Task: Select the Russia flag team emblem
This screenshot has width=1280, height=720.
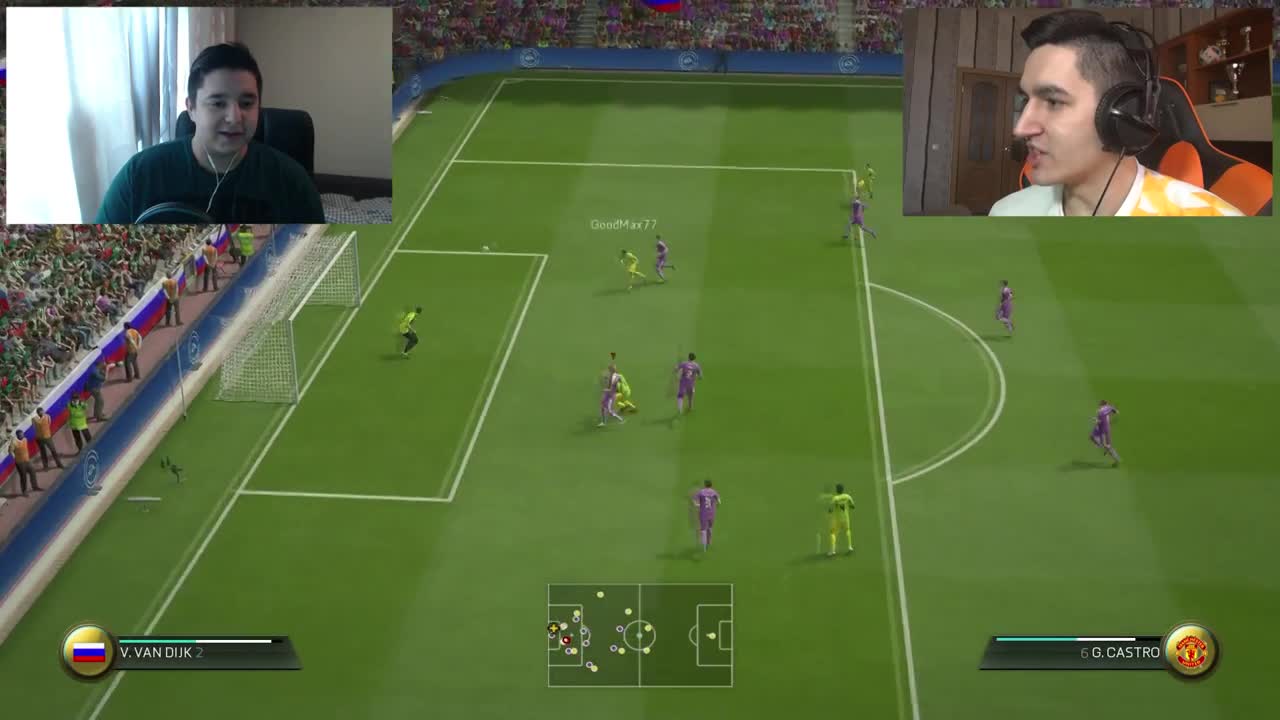Action: coord(88,651)
